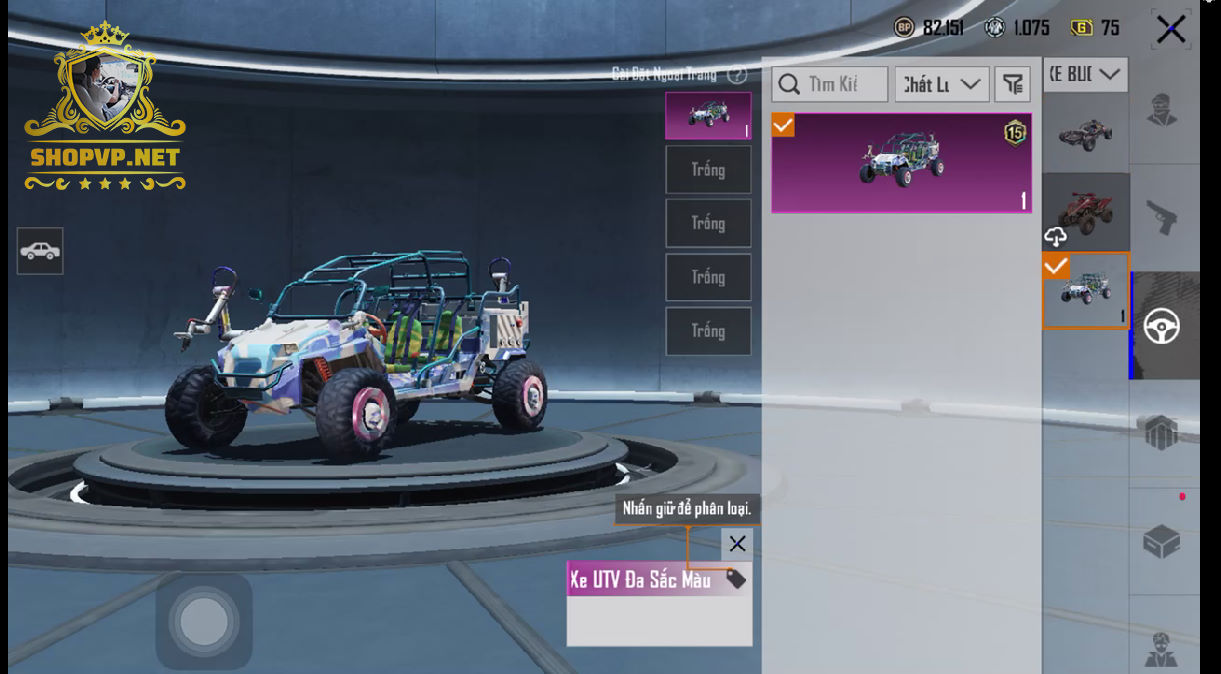
Task: Switch to the character head category
Action: click(1162, 109)
